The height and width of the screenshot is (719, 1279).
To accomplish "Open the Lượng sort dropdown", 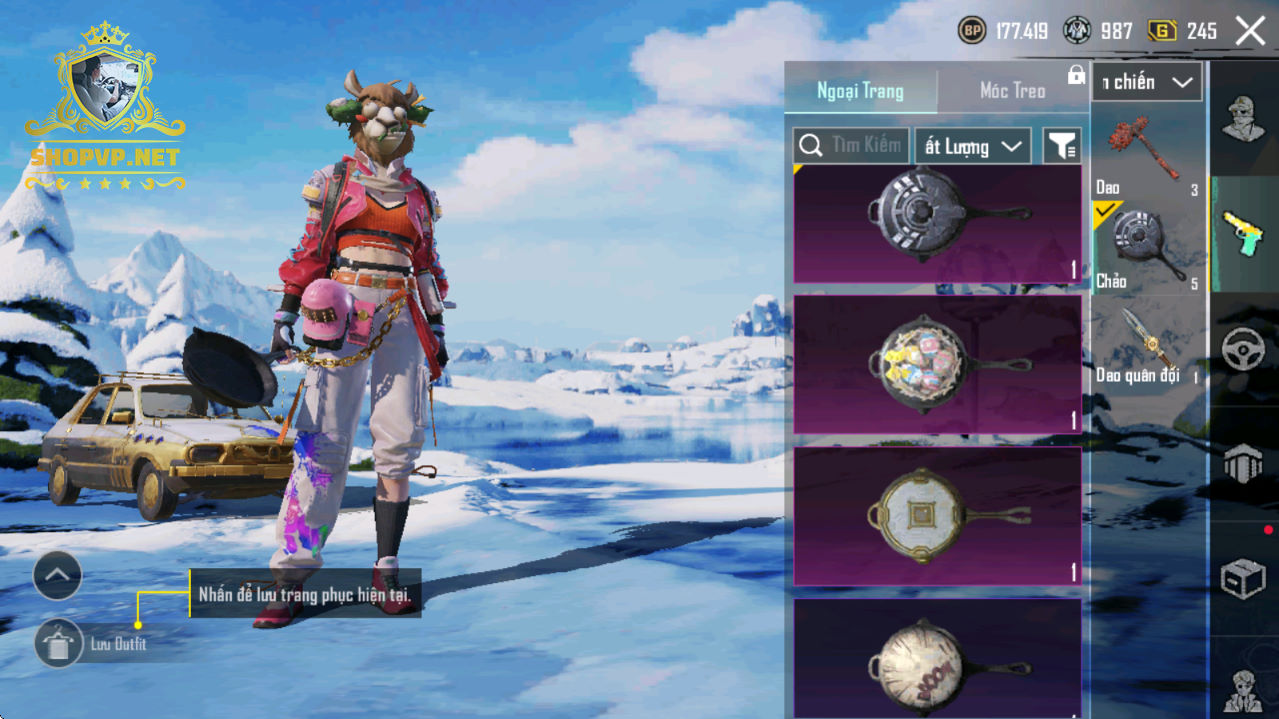I will (973, 146).
